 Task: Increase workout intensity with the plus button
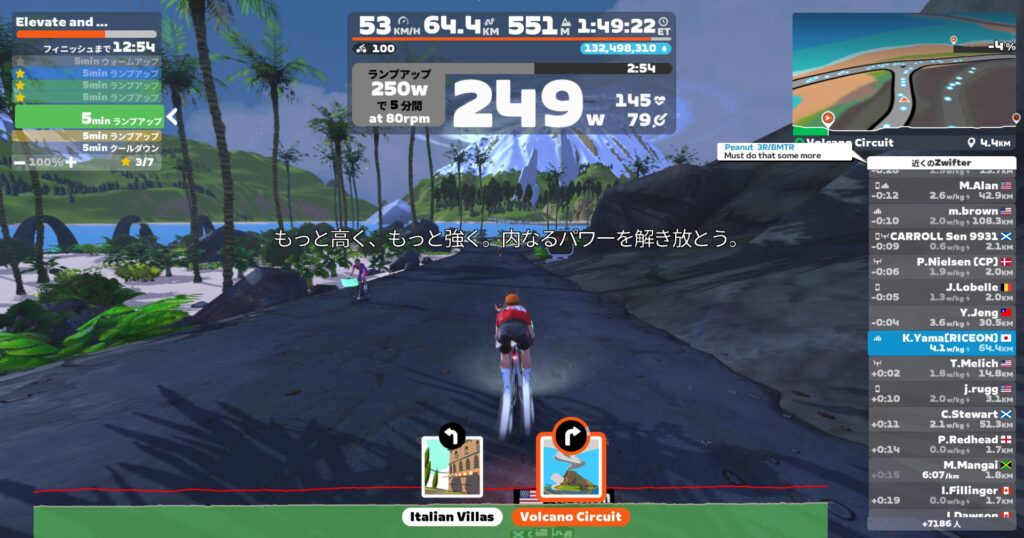pyautogui.click(x=71, y=161)
